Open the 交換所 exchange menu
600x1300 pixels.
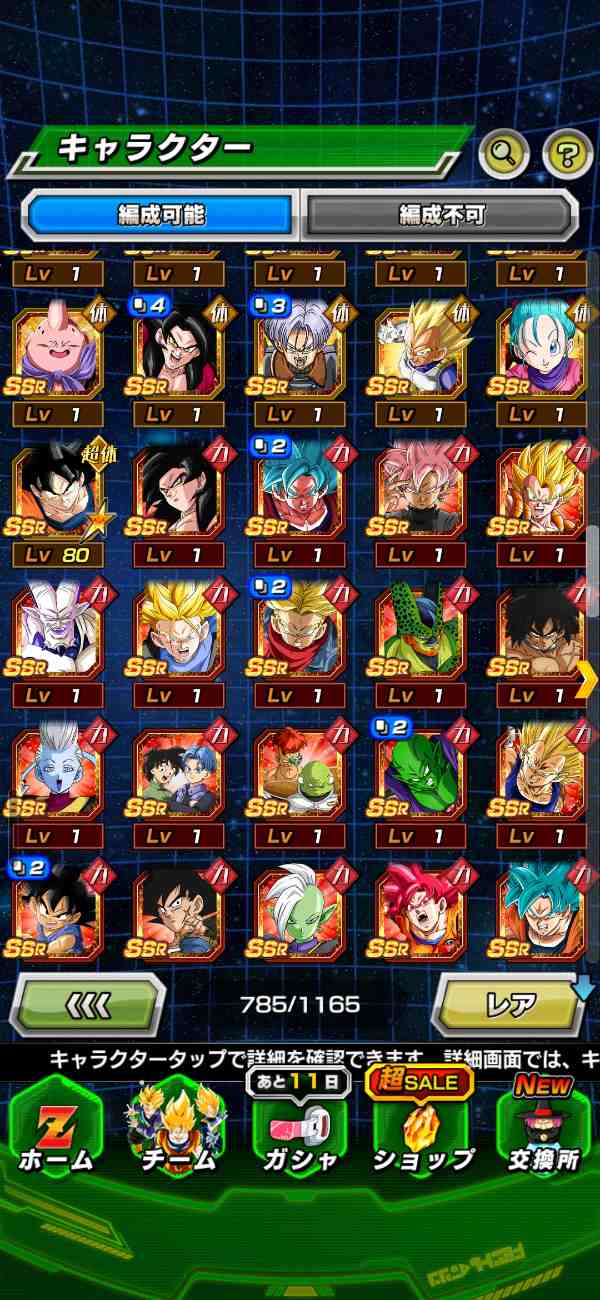coord(543,1125)
